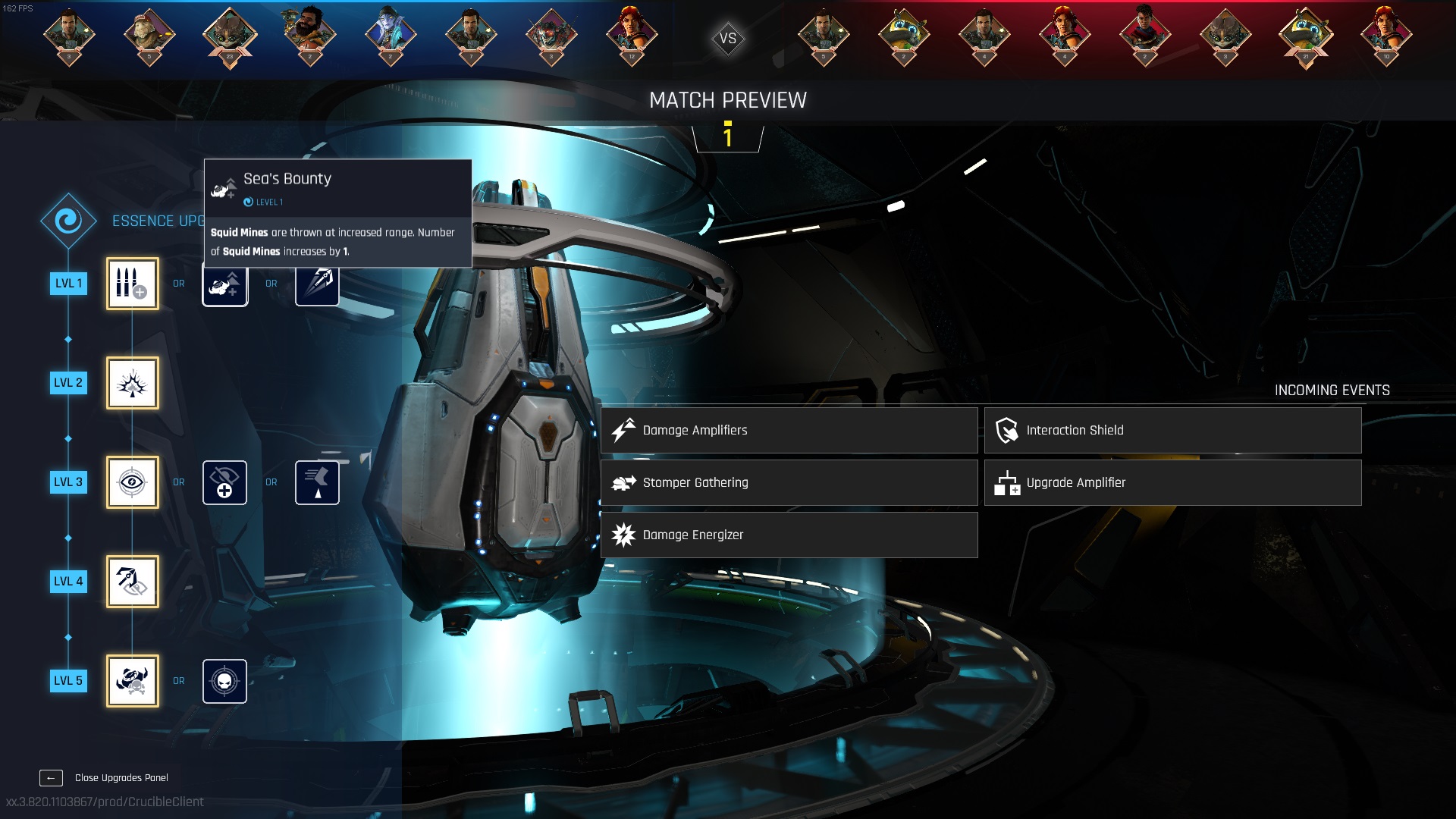Choose the squid skull Level 5 upgrade

[x=133, y=681]
